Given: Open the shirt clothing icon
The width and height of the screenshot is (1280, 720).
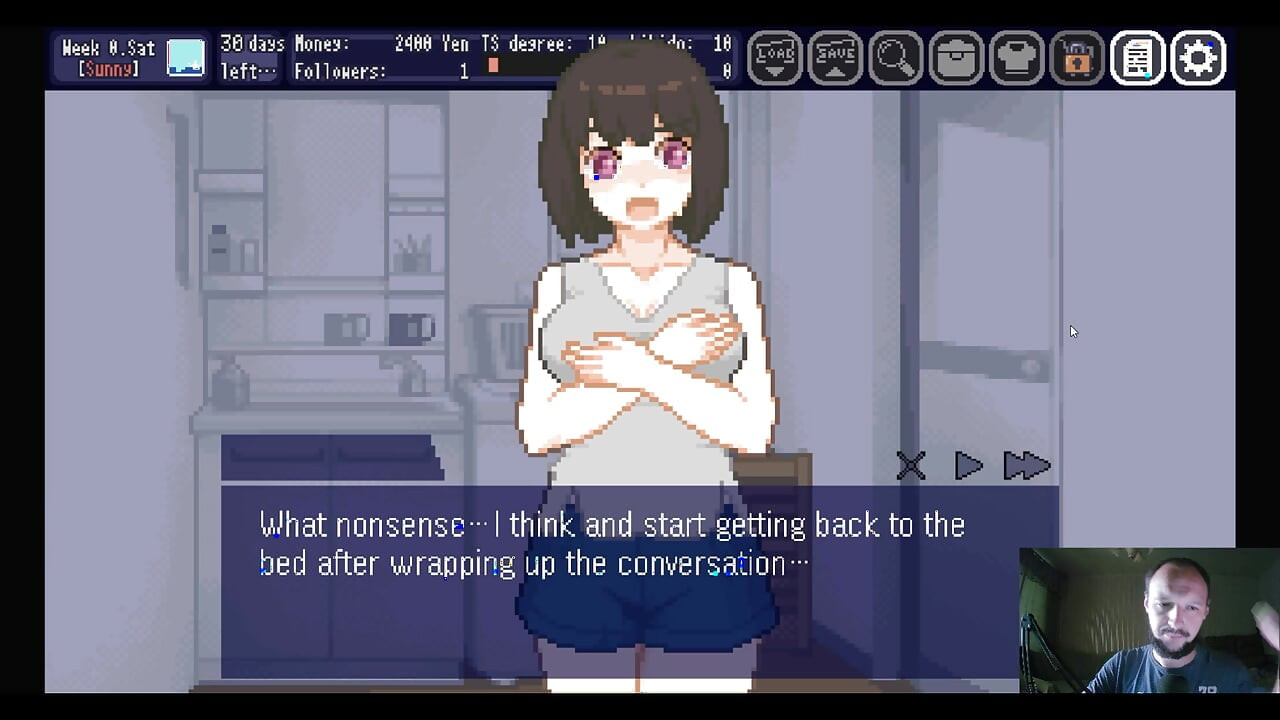Looking at the screenshot, I should pyautogui.click(x=1016, y=58).
